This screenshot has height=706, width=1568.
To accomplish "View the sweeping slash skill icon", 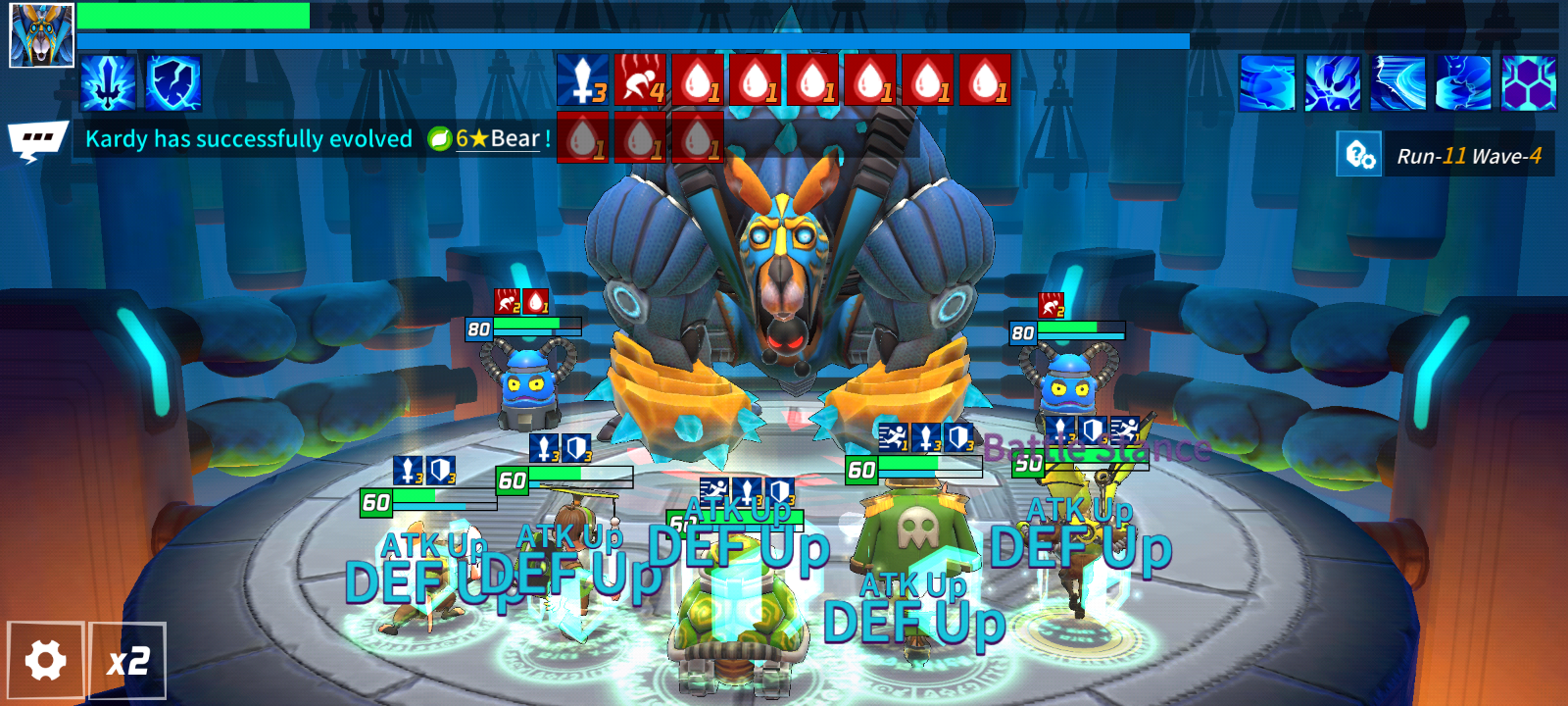I will 1398,82.
